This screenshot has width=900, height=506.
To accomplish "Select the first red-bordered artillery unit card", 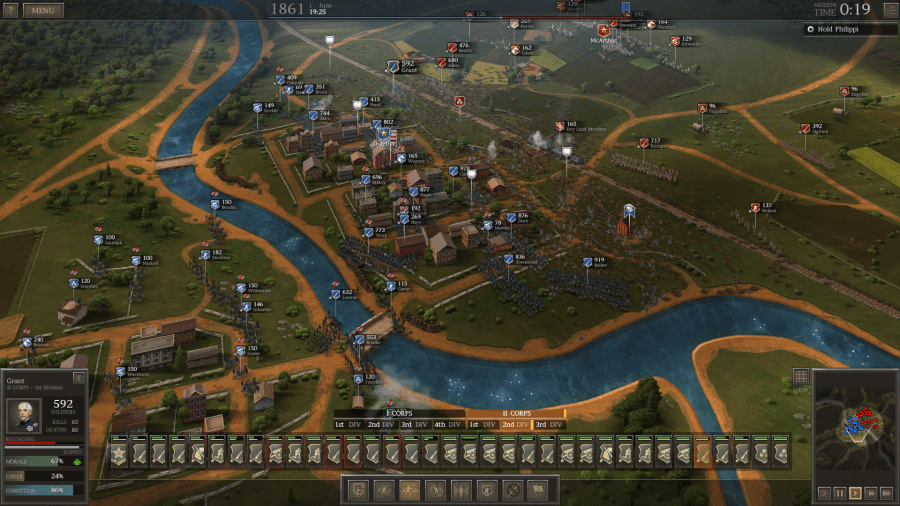I will coord(275,453).
